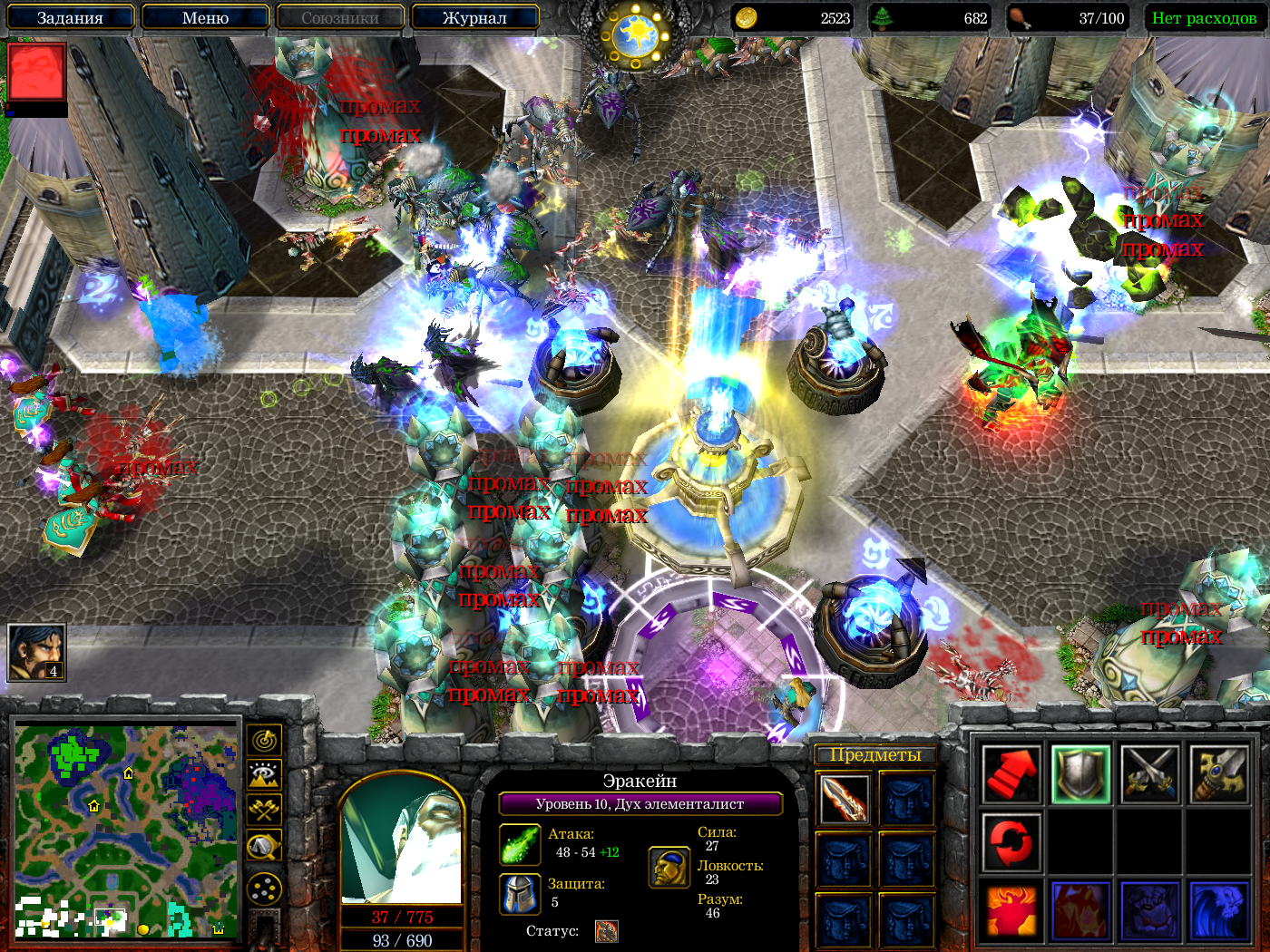The image size is (1270, 952).
Task: Choose the single sword attack command
Action: pos(1218,775)
